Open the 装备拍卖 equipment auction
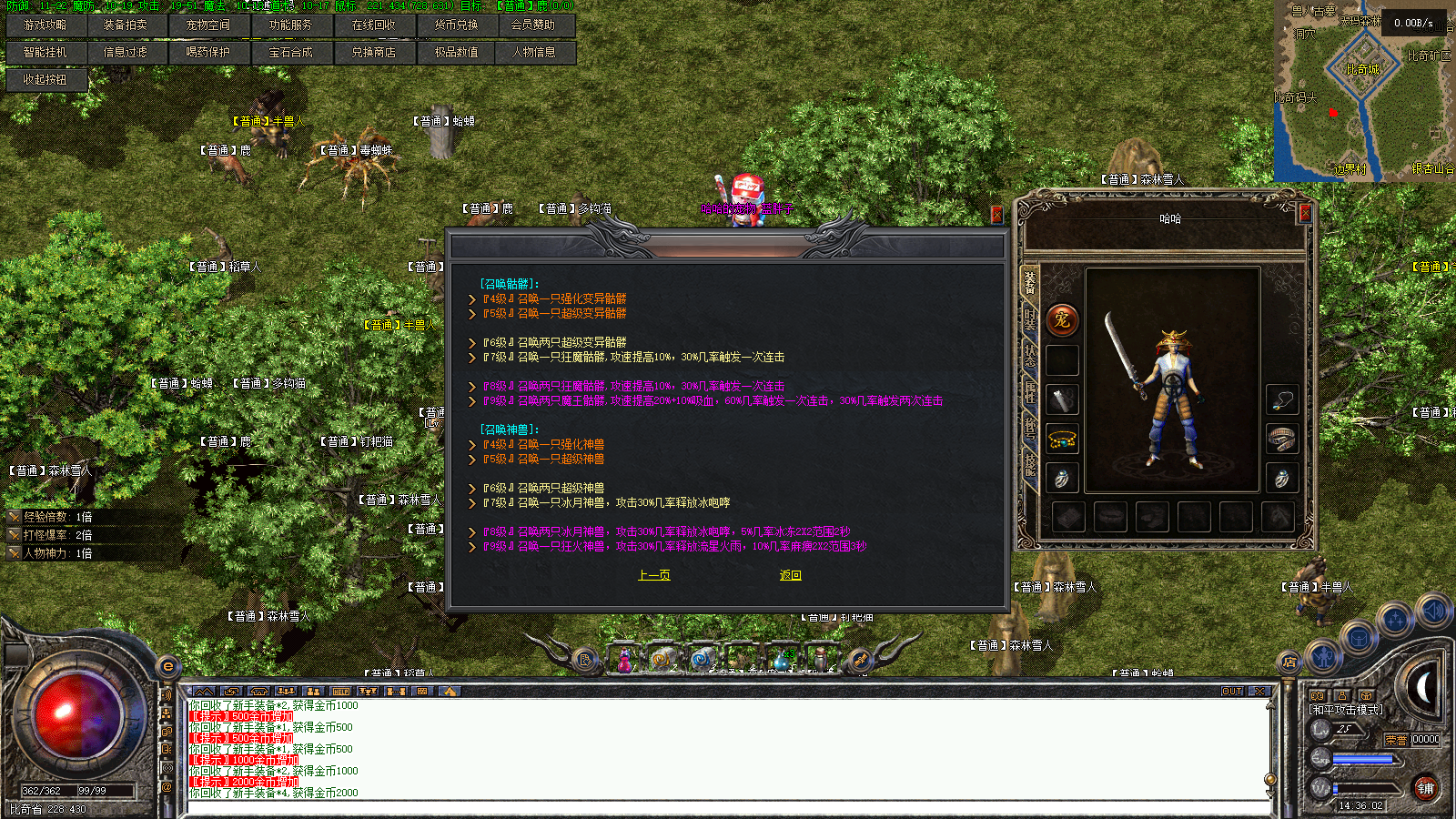This screenshot has height=819, width=1456. (125, 25)
